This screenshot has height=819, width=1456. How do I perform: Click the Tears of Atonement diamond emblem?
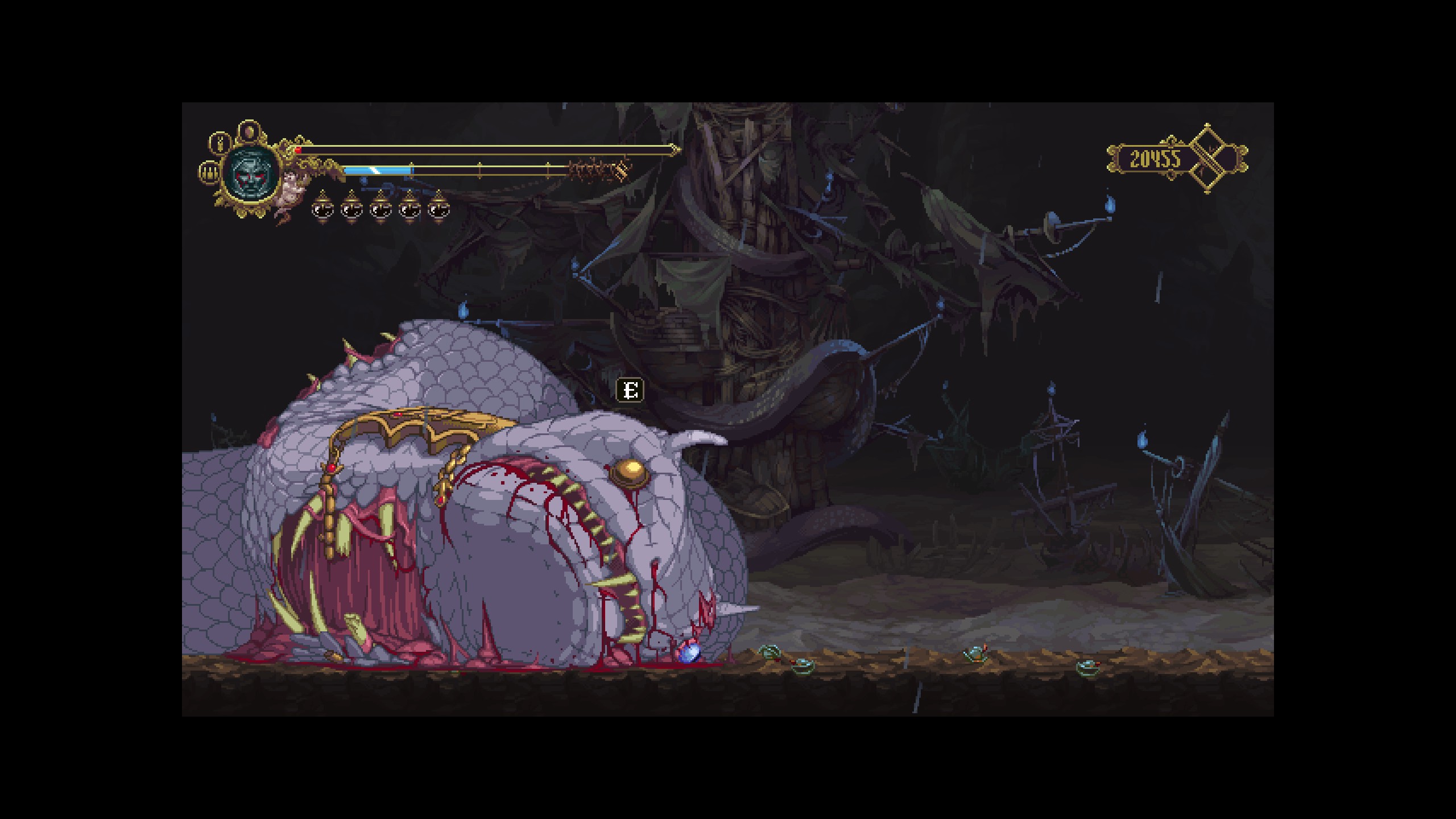click(1207, 159)
